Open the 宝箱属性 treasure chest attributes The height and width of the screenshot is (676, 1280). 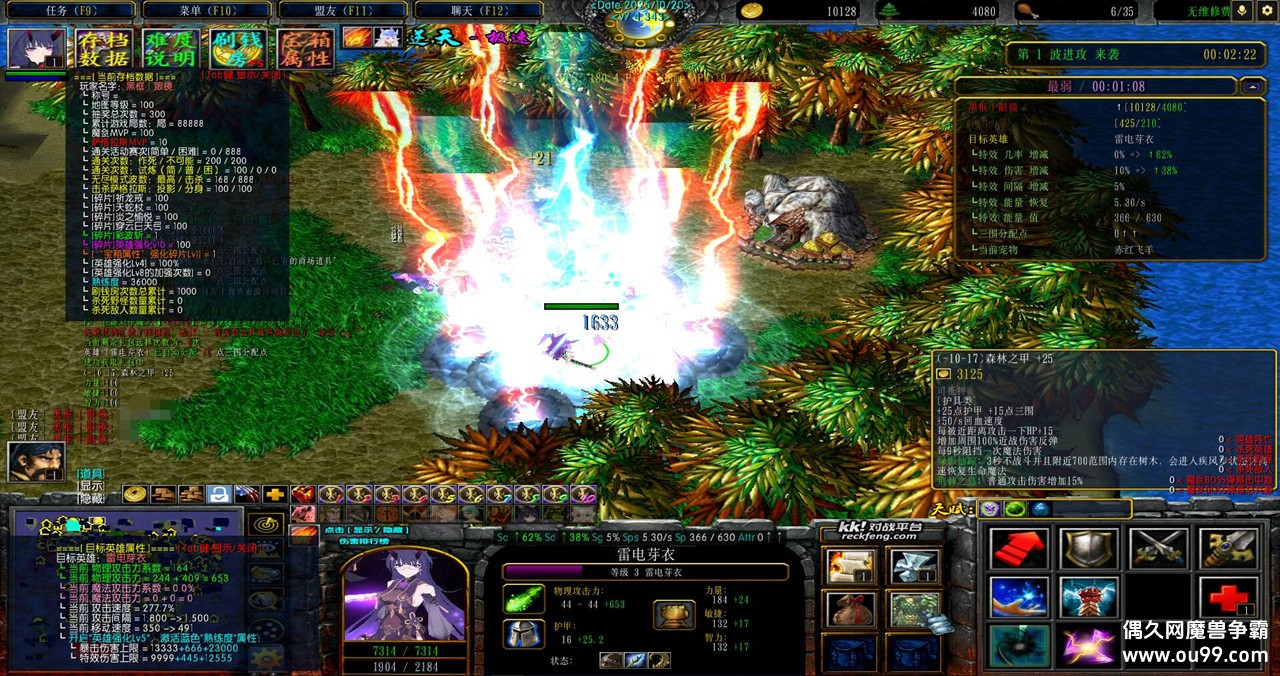click(x=304, y=49)
